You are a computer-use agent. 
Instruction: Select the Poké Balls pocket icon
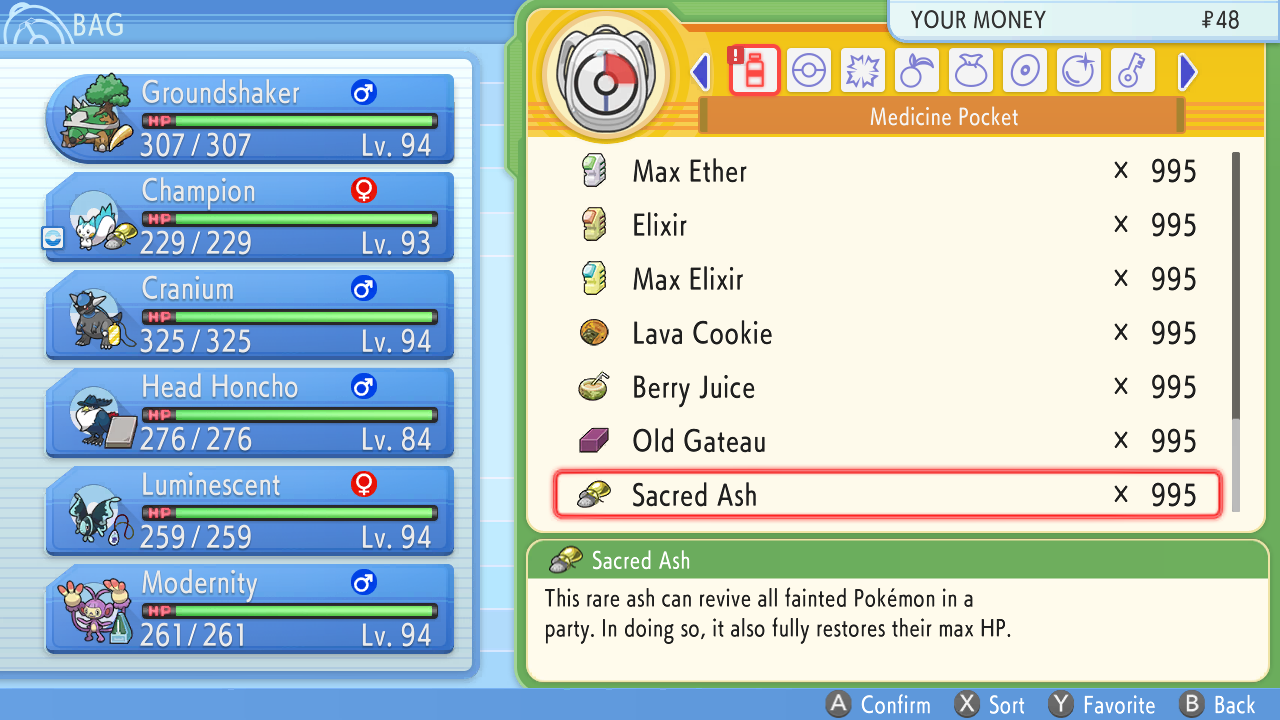[x=809, y=70]
